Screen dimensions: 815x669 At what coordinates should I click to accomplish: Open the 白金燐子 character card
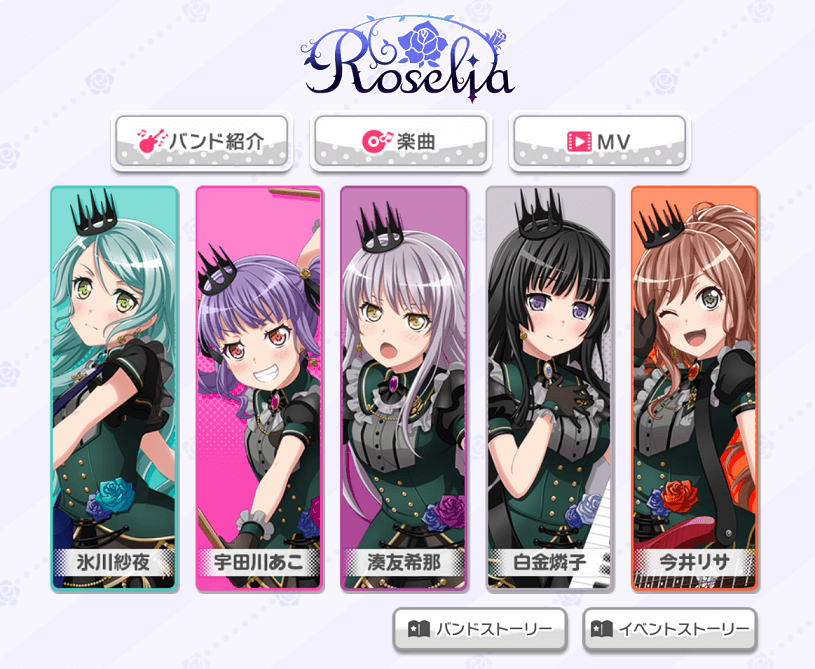tap(549, 387)
